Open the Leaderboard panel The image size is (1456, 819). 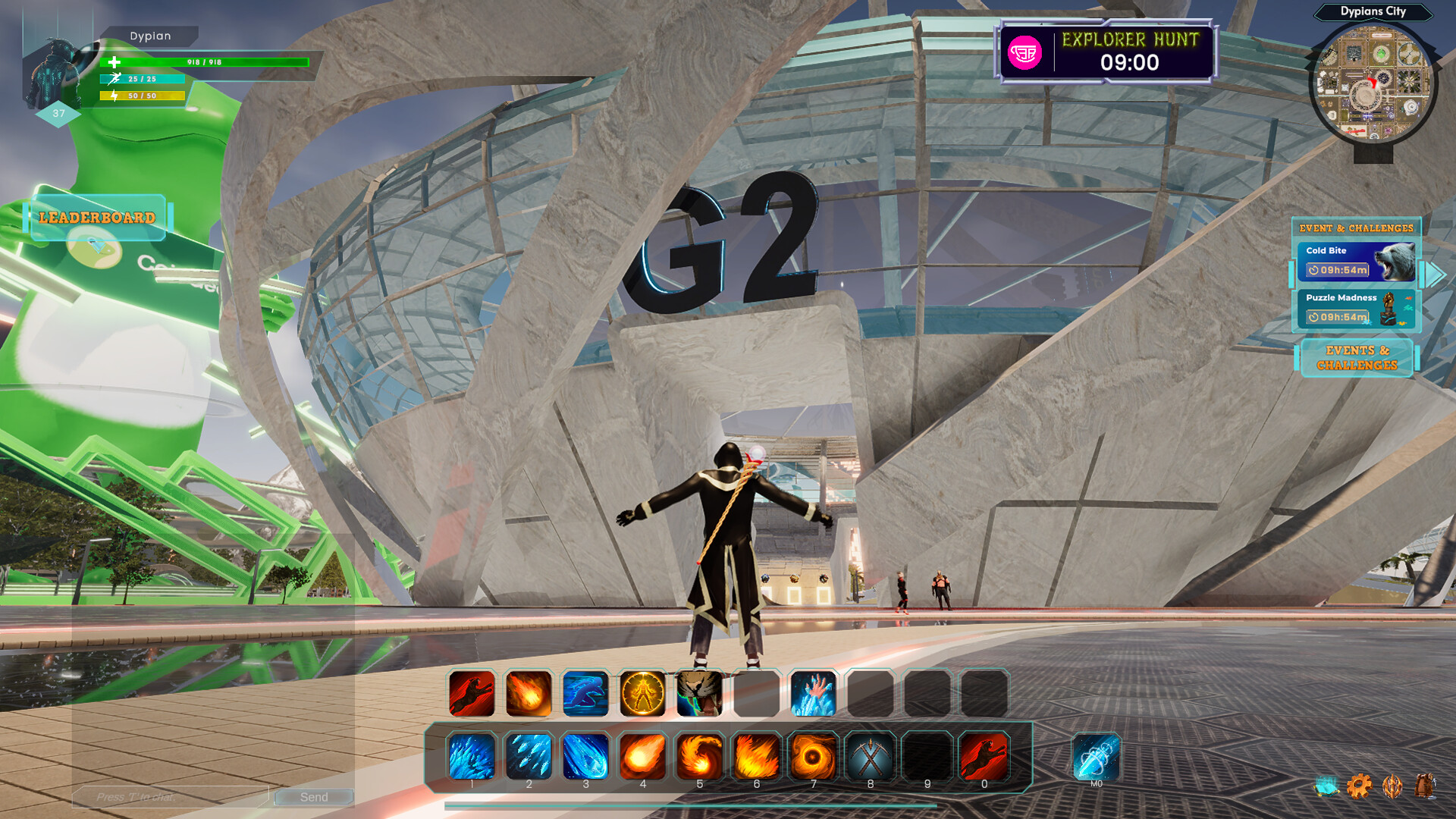coord(97,219)
